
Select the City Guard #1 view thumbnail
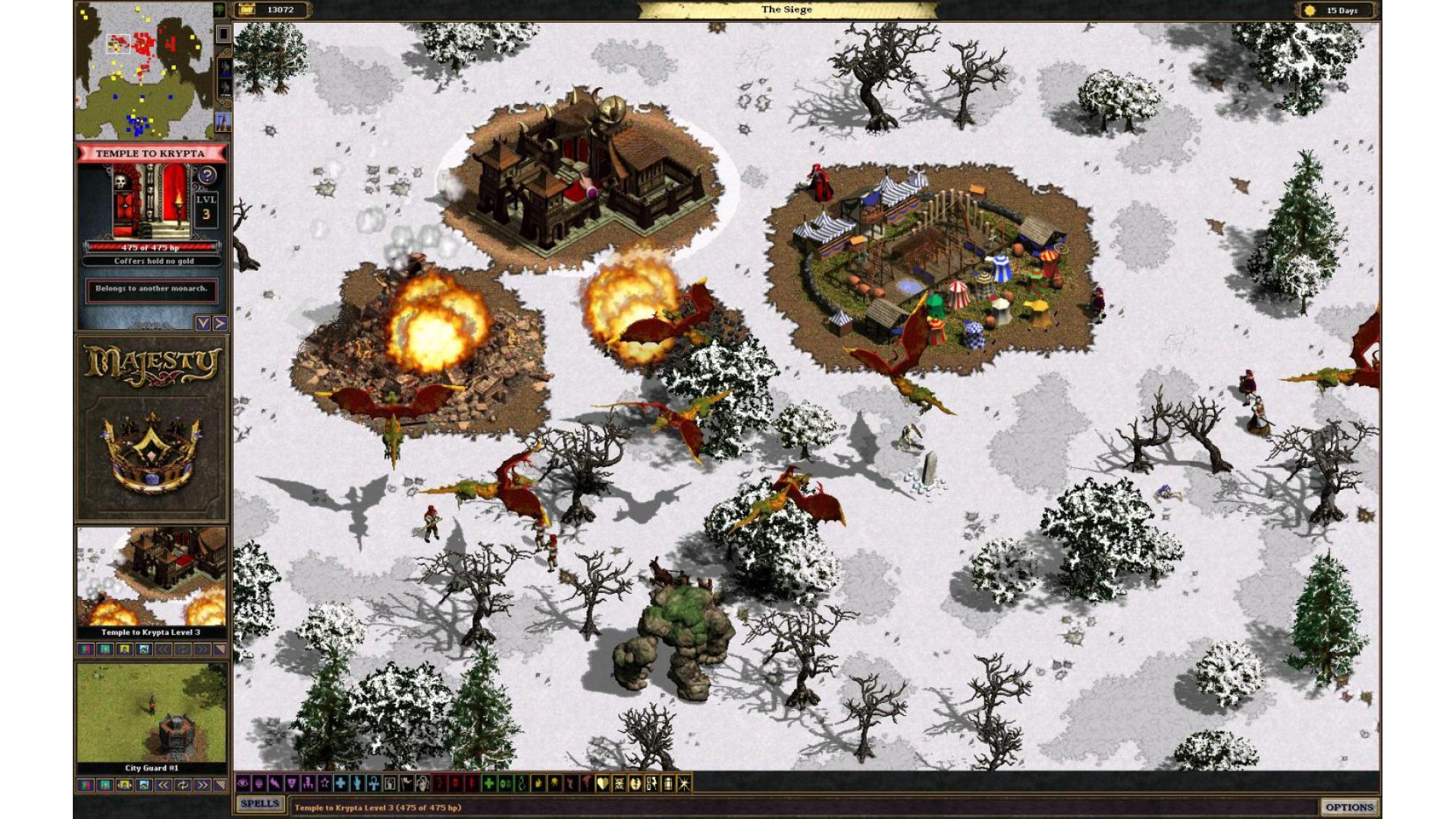pos(152,713)
